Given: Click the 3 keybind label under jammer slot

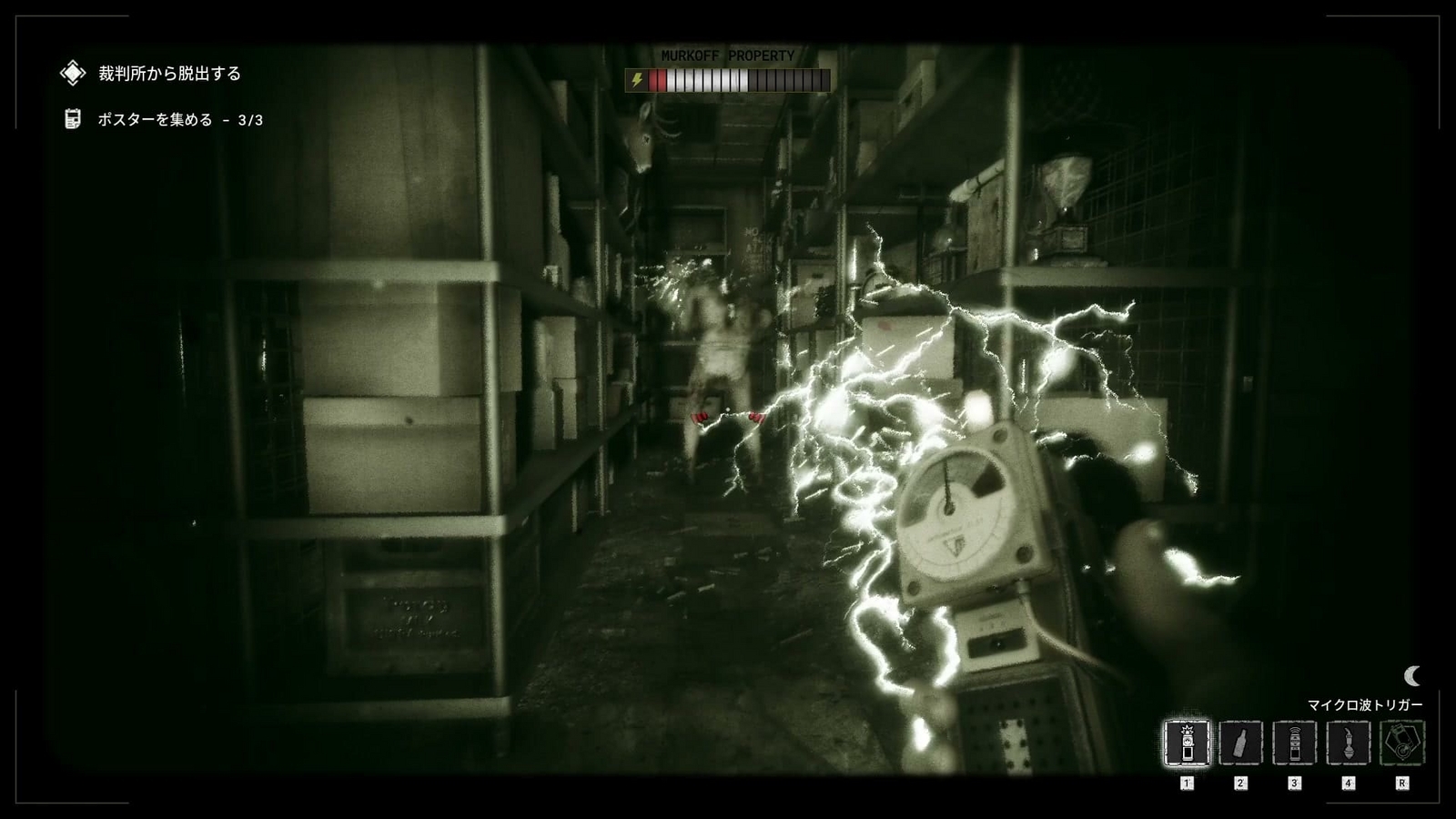Looking at the screenshot, I should point(1294,781).
